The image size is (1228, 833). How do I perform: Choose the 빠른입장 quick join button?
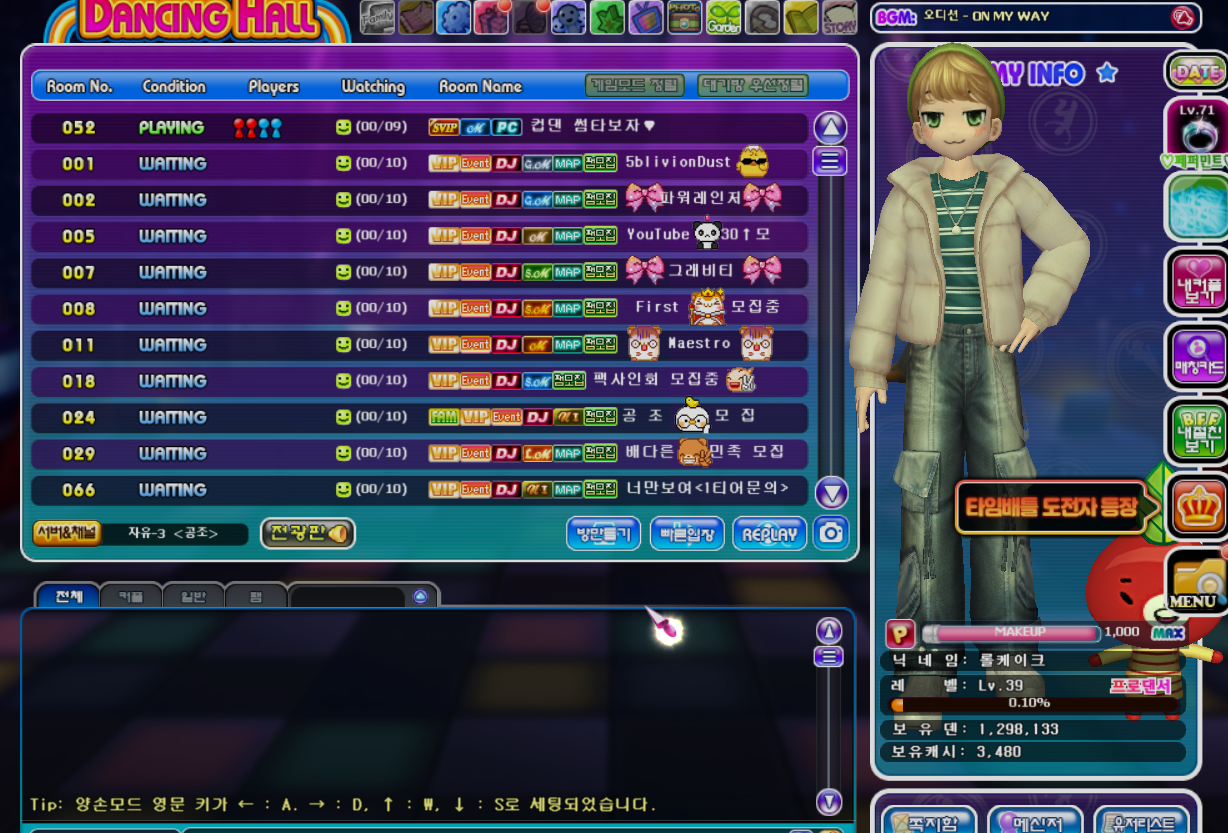tap(687, 534)
